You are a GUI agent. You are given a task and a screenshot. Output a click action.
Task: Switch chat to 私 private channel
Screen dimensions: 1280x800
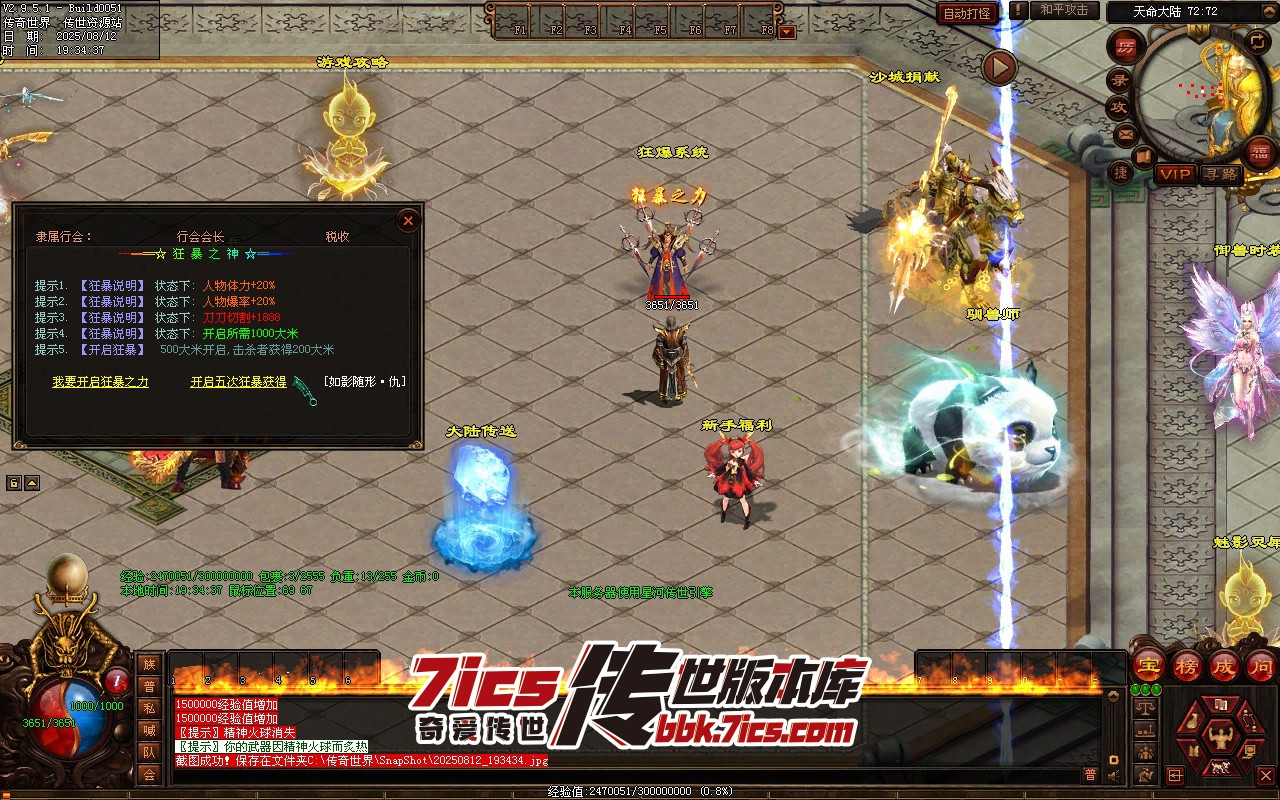pos(149,708)
